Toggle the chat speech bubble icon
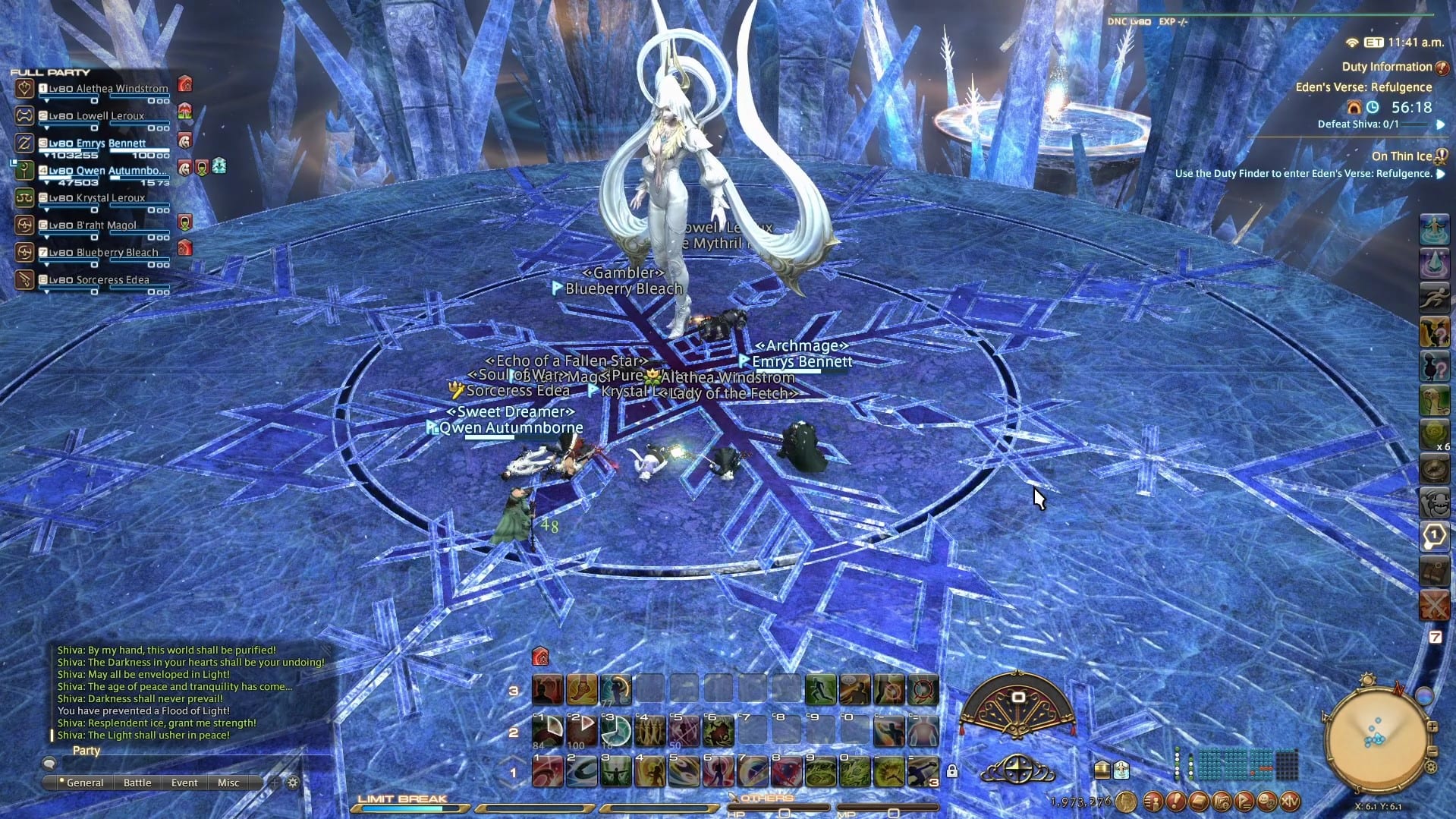The width and height of the screenshot is (1456, 819). 50,764
